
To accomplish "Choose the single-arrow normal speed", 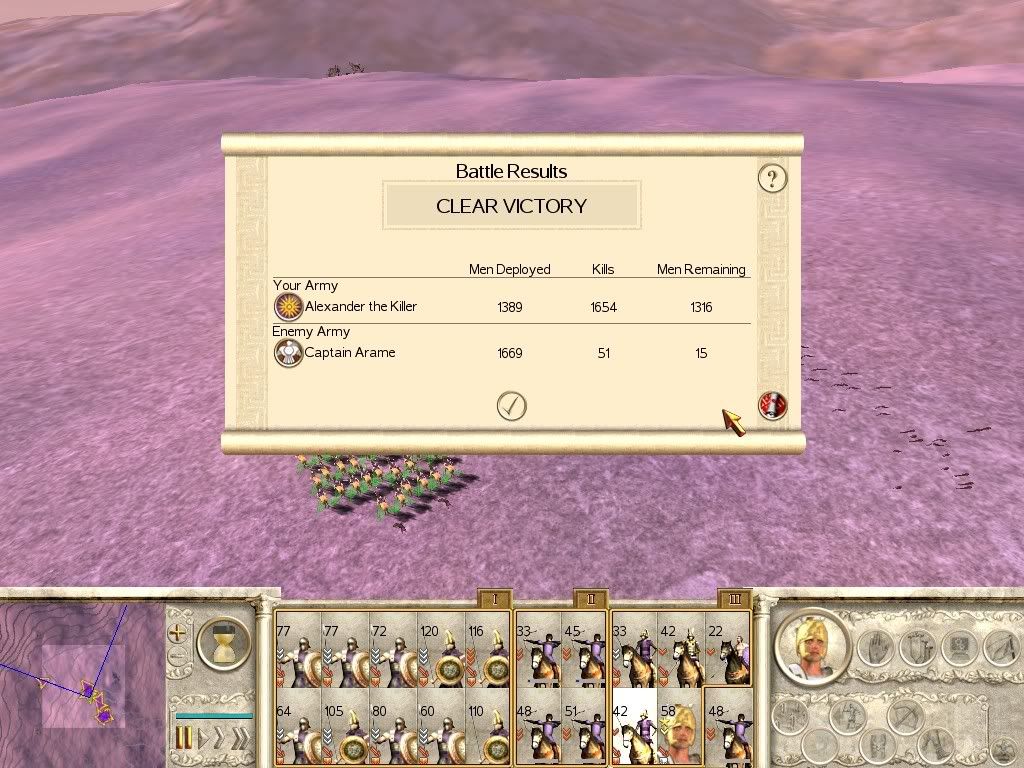I will point(204,738).
